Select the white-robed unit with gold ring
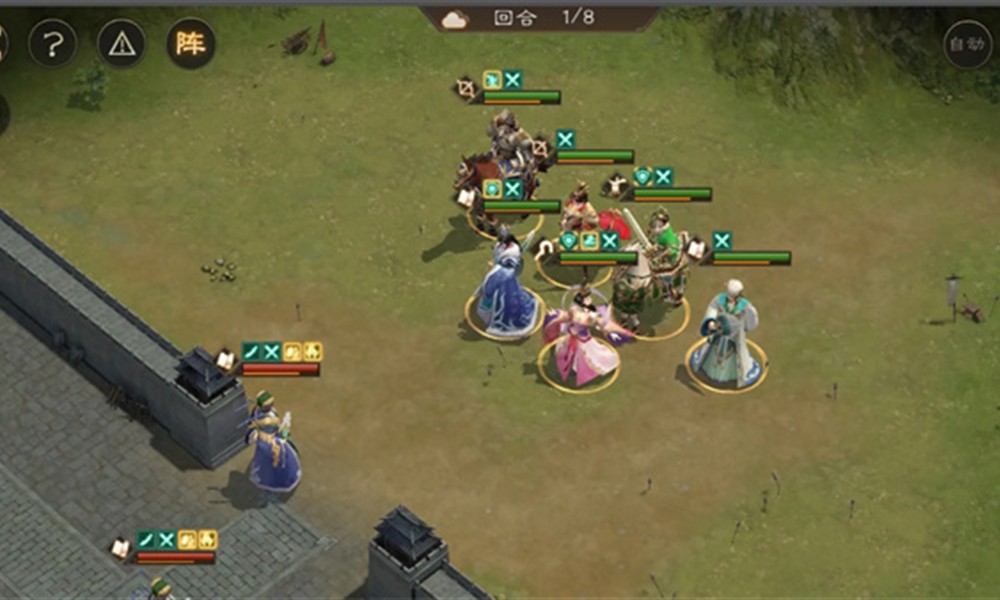The image size is (1000, 600). coord(728,340)
